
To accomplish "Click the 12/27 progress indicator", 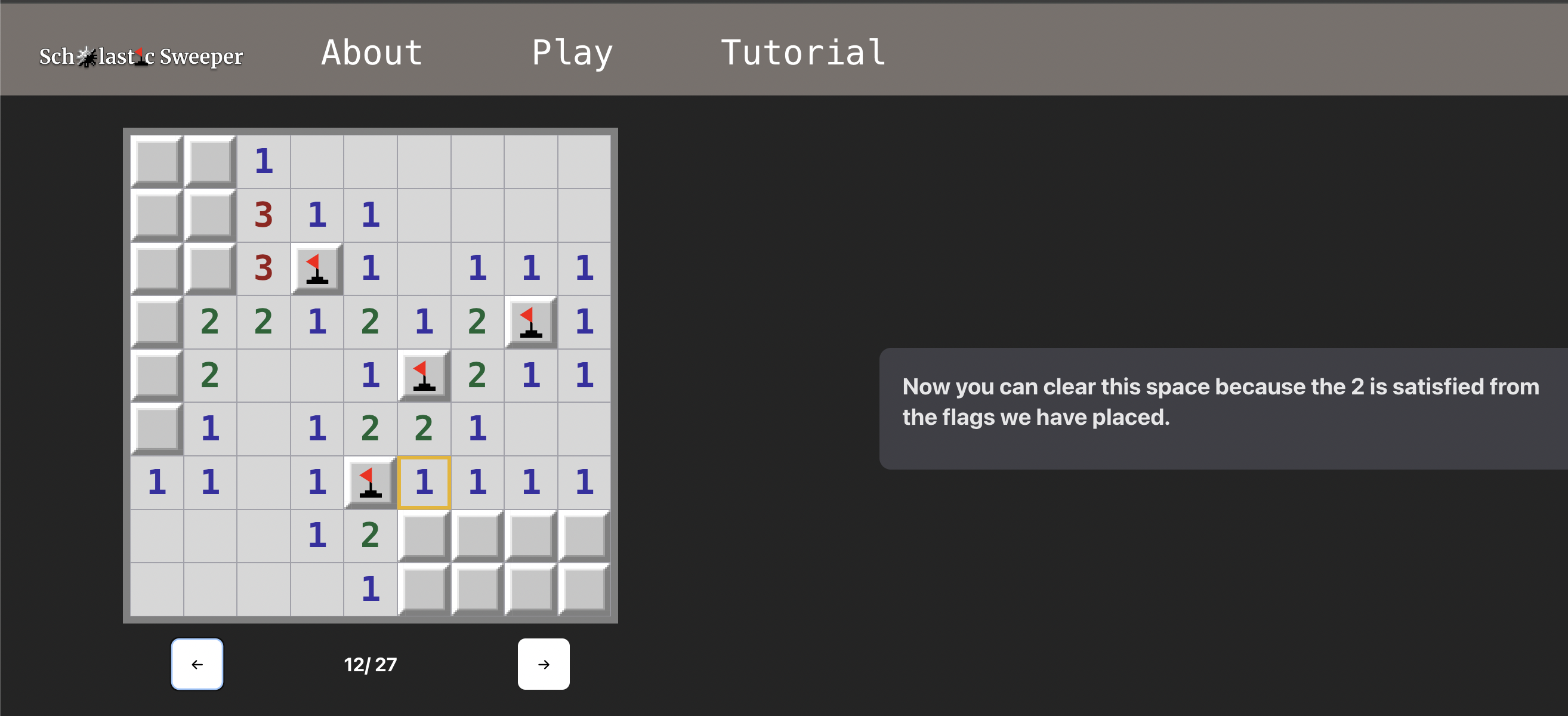I will click(369, 664).
